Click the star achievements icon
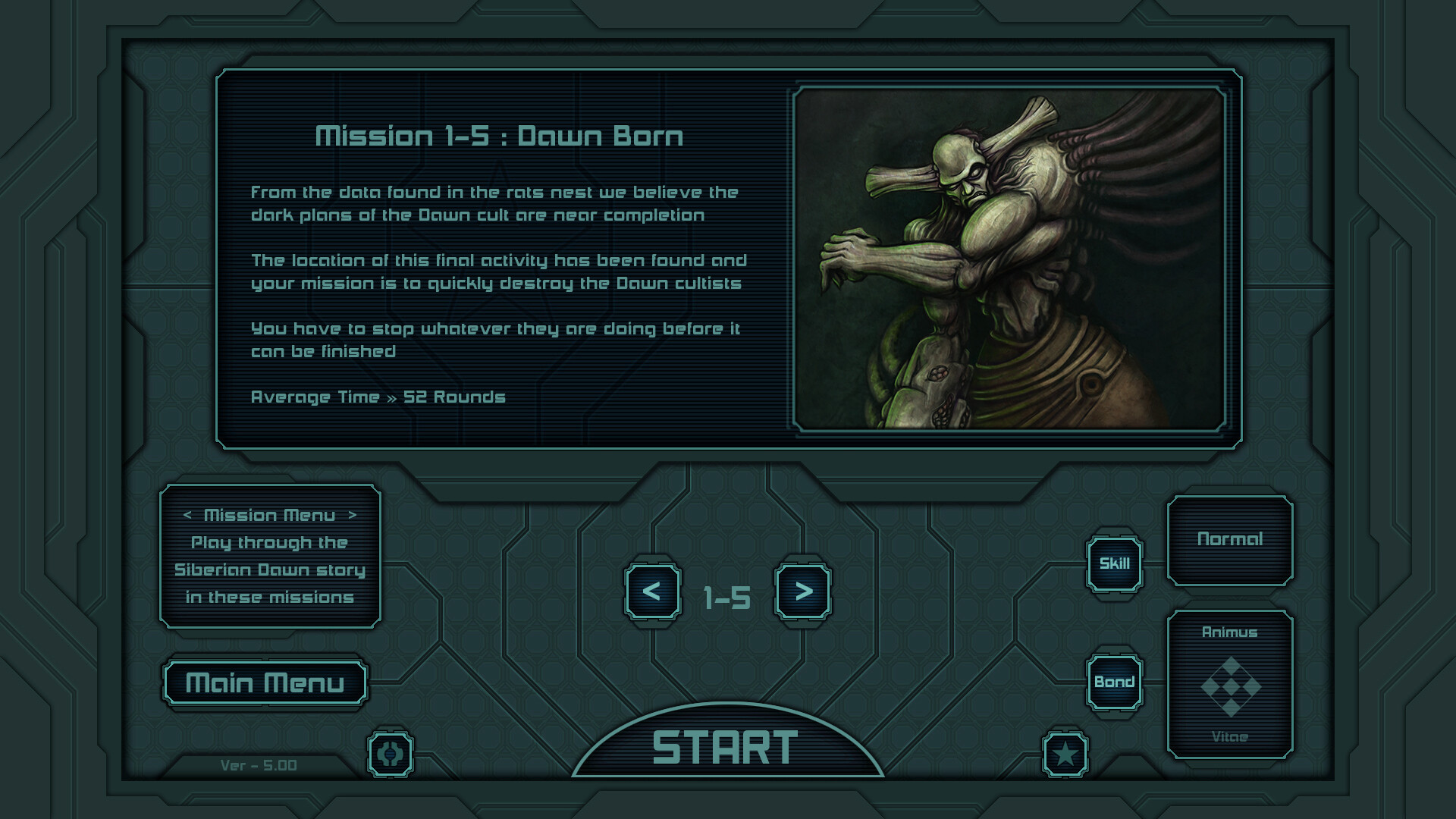This screenshot has height=819, width=1456. pos(1067,755)
